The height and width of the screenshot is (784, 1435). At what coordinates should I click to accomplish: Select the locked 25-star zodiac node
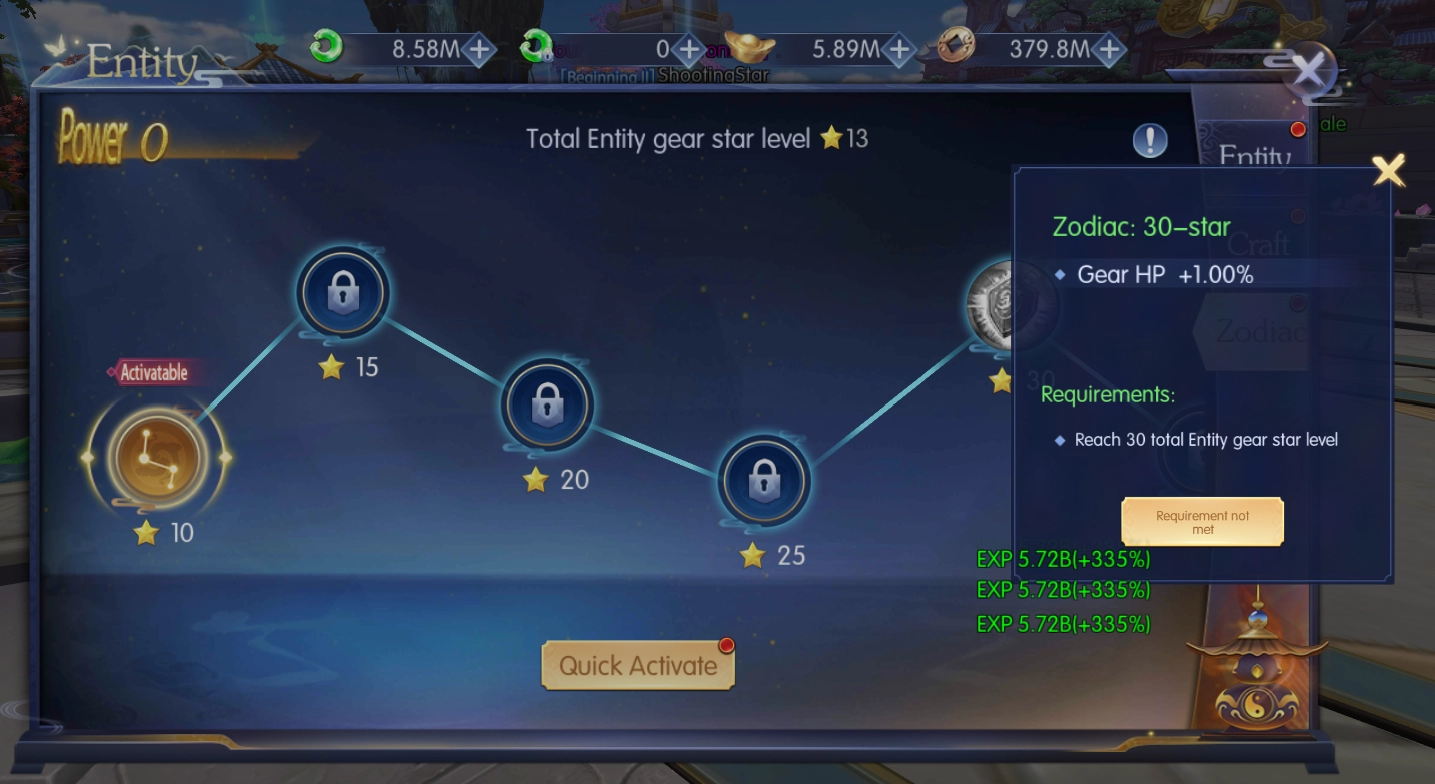tap(764, 481)
